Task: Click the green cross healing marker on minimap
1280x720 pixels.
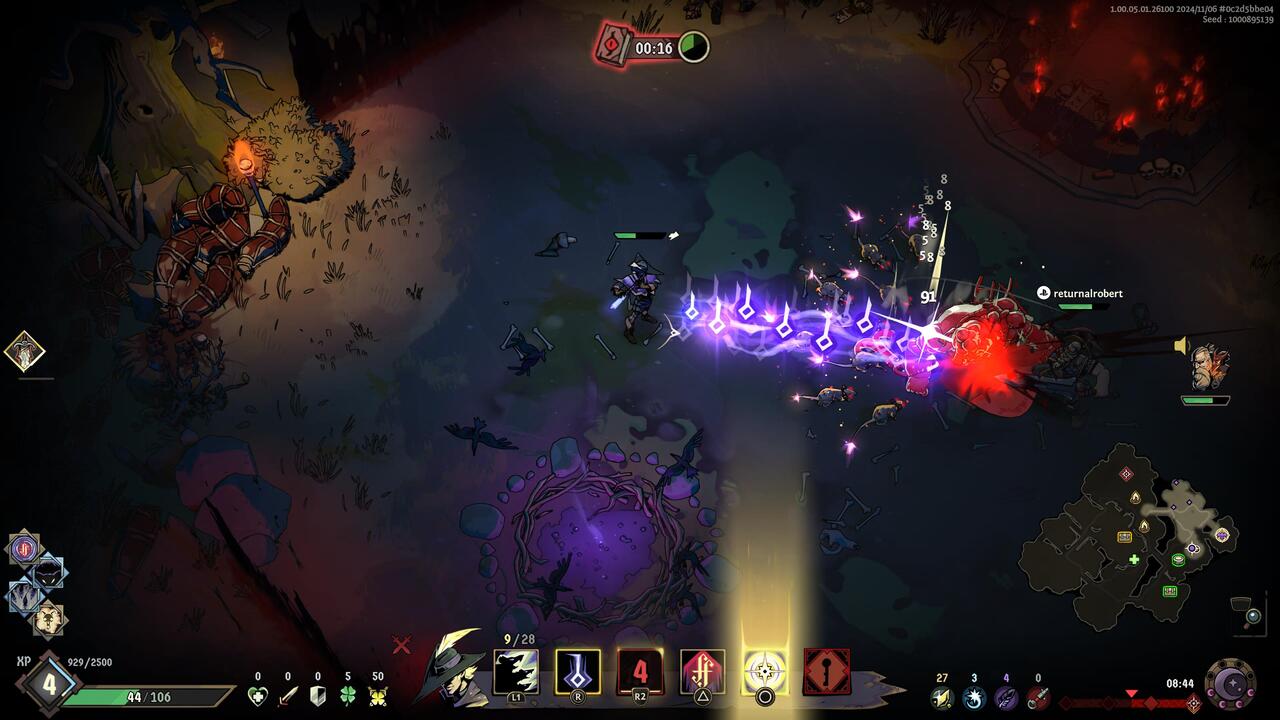Action: click(x=1134, y=559)
